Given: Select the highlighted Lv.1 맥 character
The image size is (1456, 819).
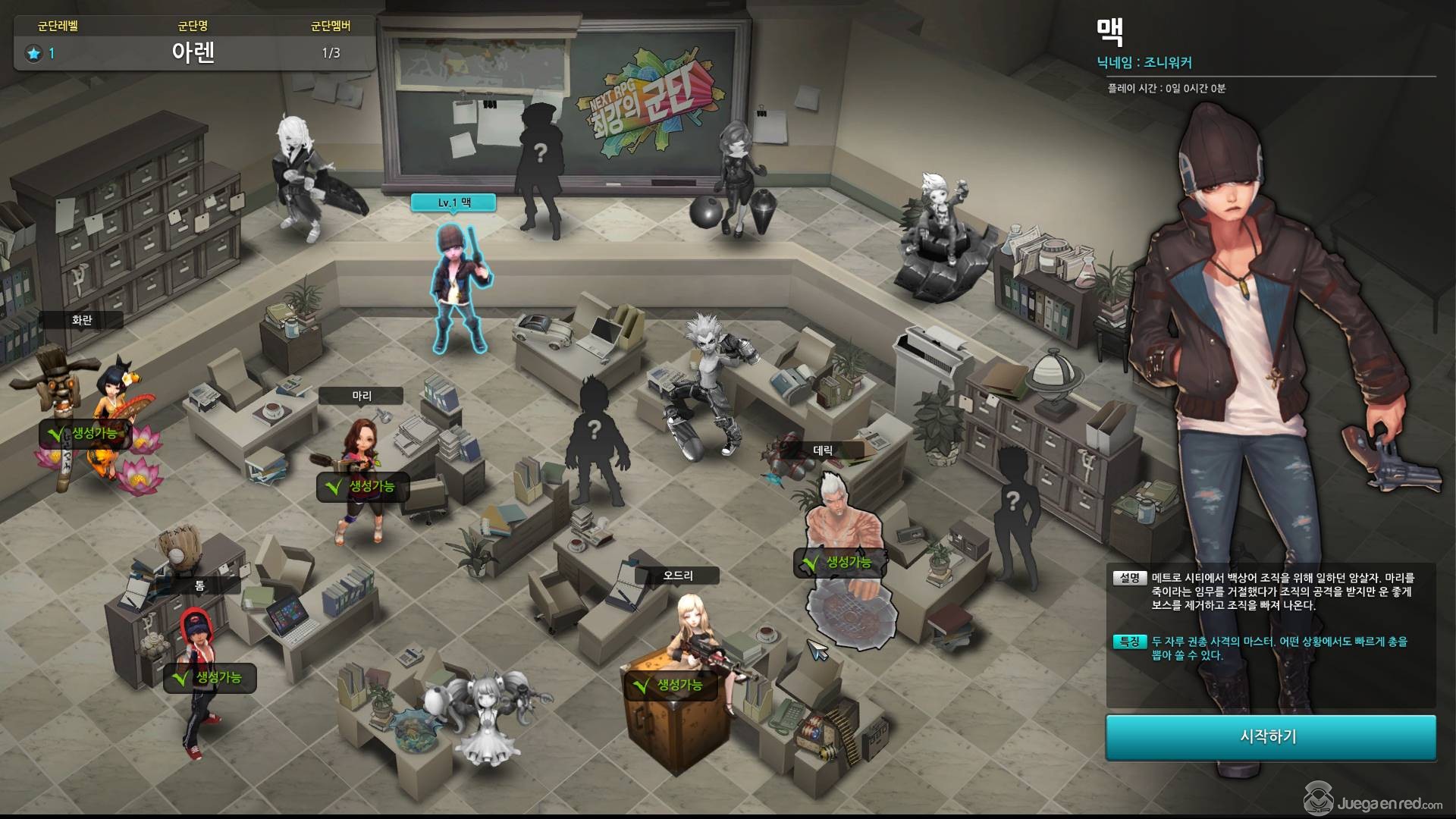Looking at the screenshot, I should [x=459, y=288].
